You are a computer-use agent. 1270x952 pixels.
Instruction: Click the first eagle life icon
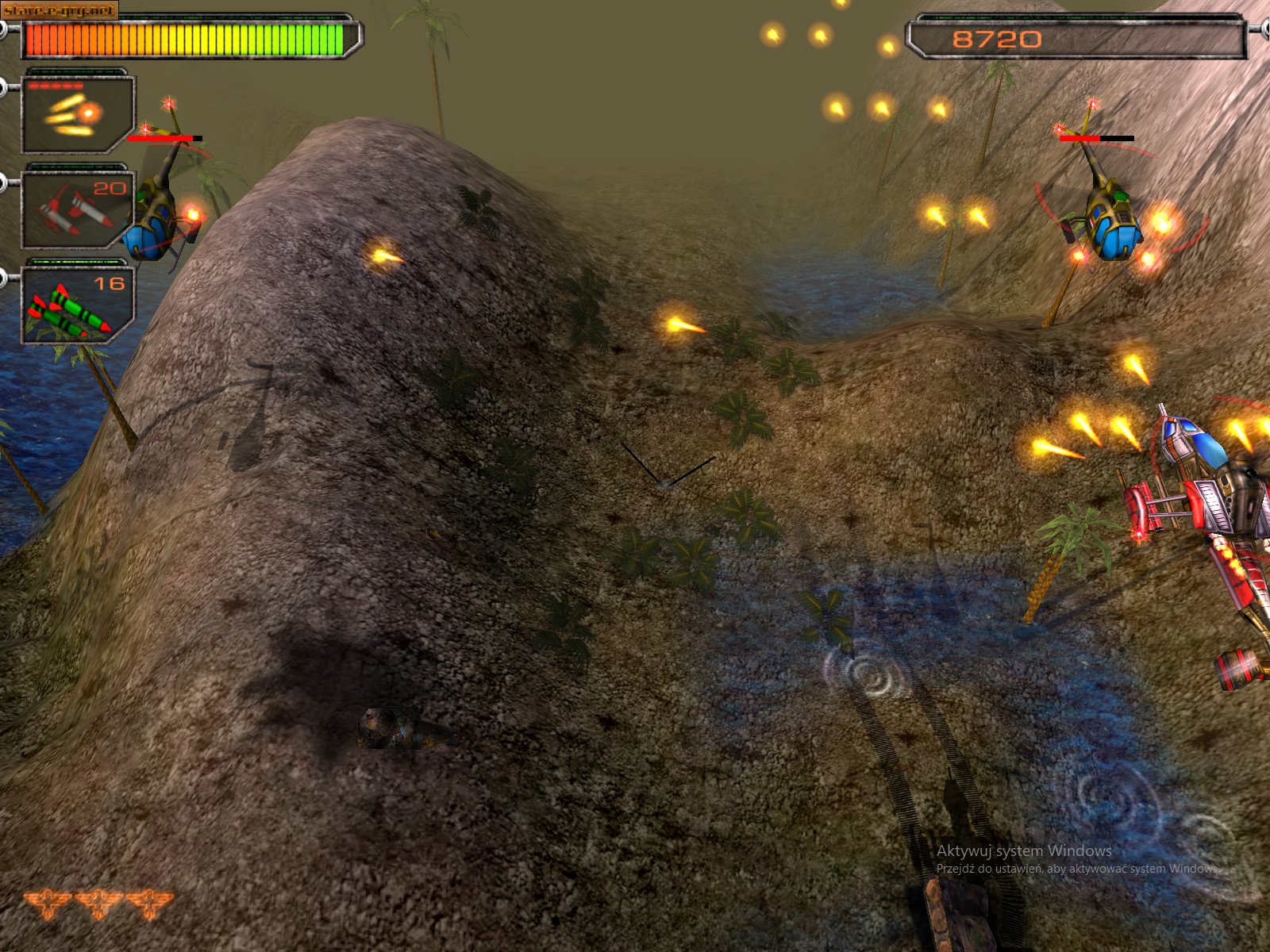(x=48, y=904)
